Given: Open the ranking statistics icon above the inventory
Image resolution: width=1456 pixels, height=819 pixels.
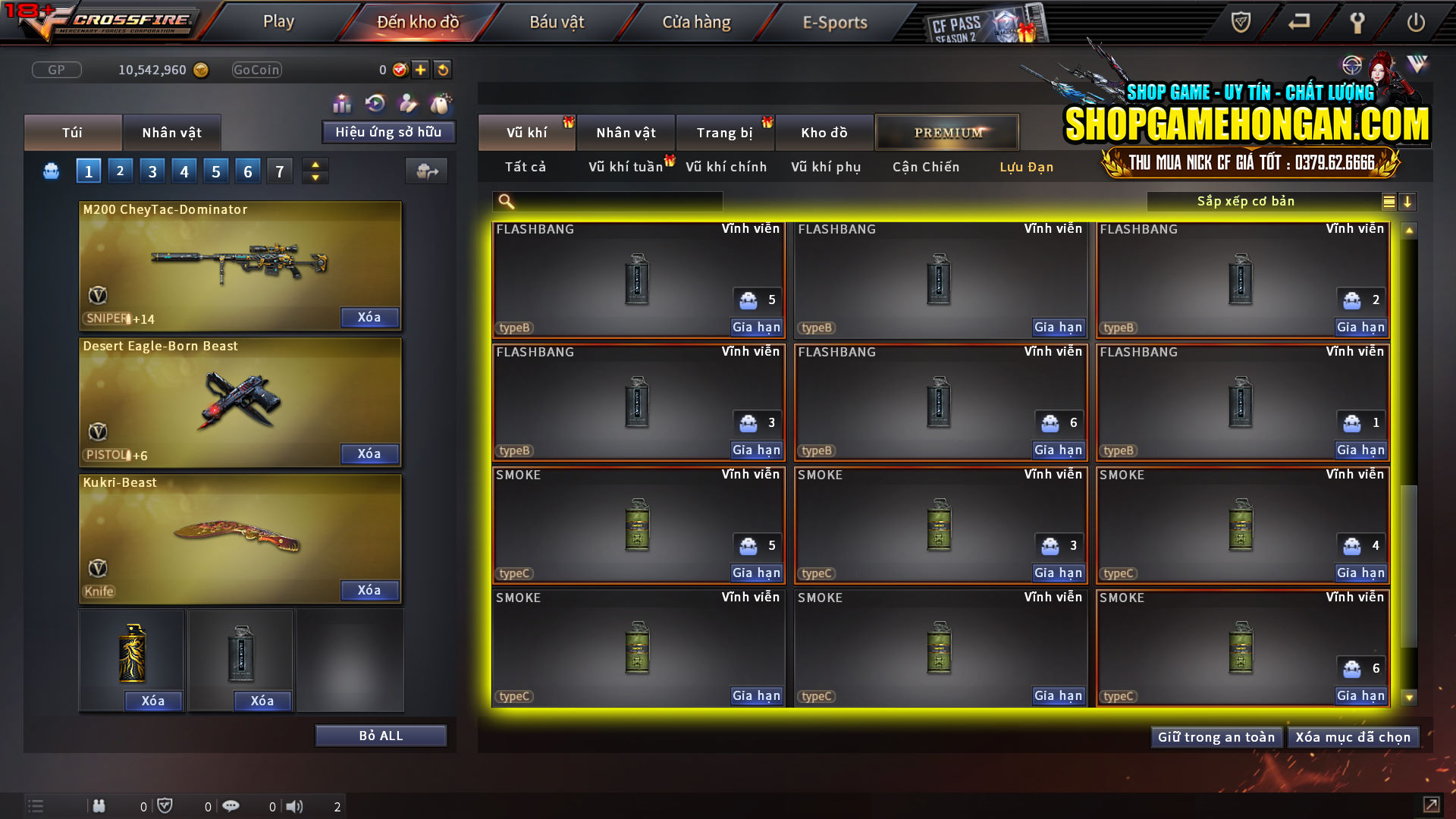Looking at the screenshot, I should [342, 102].
